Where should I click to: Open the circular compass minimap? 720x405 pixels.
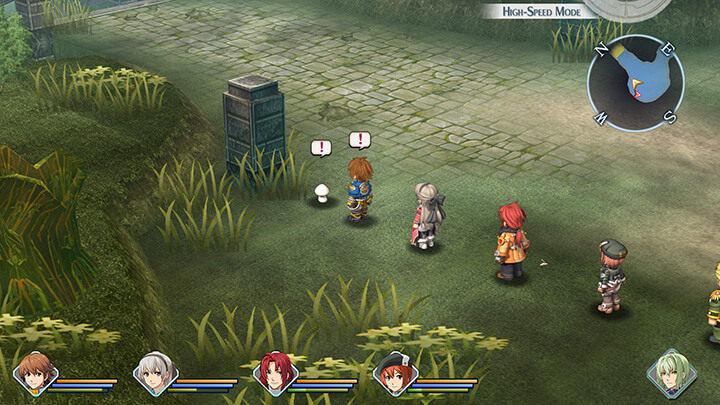coord(635,83)
